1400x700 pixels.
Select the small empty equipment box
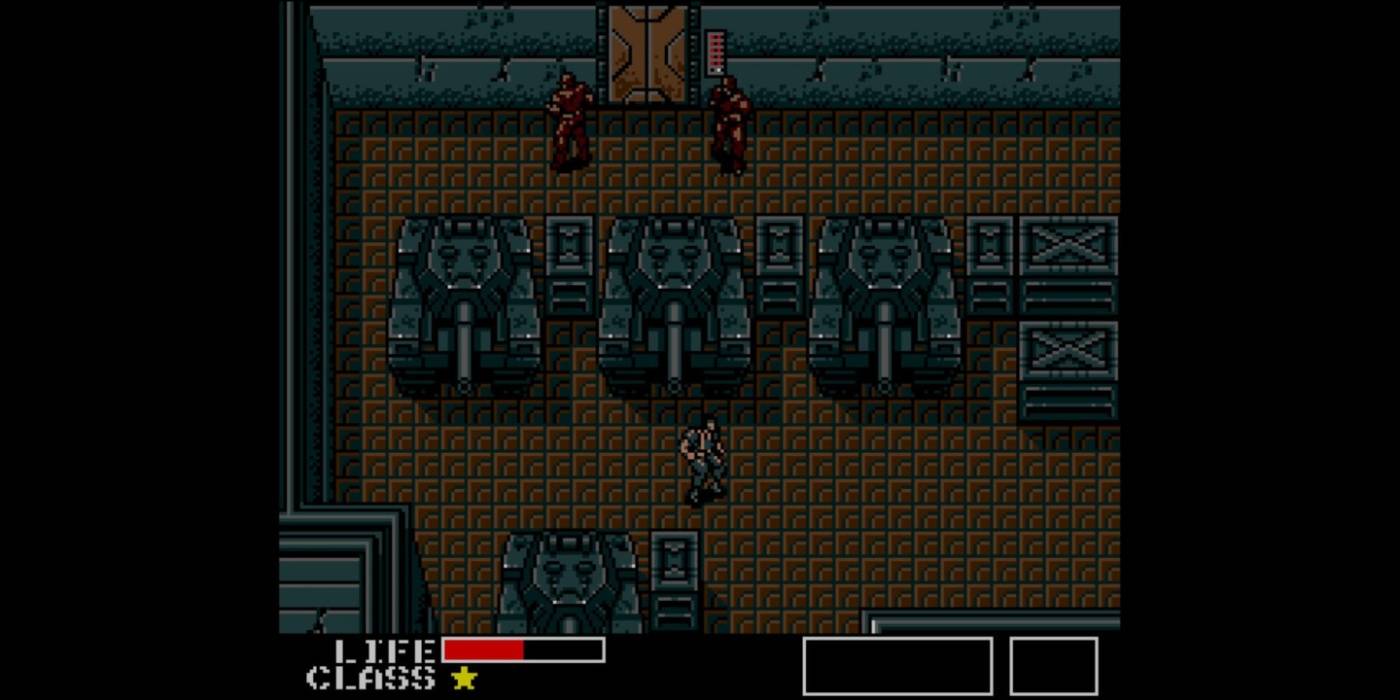1053,666
